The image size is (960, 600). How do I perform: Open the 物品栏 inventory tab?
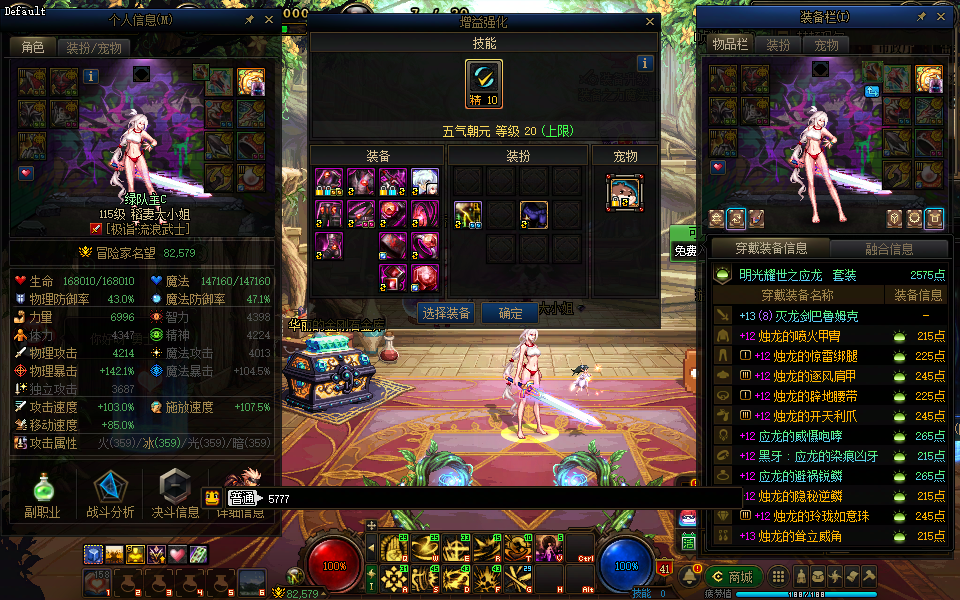729,45
